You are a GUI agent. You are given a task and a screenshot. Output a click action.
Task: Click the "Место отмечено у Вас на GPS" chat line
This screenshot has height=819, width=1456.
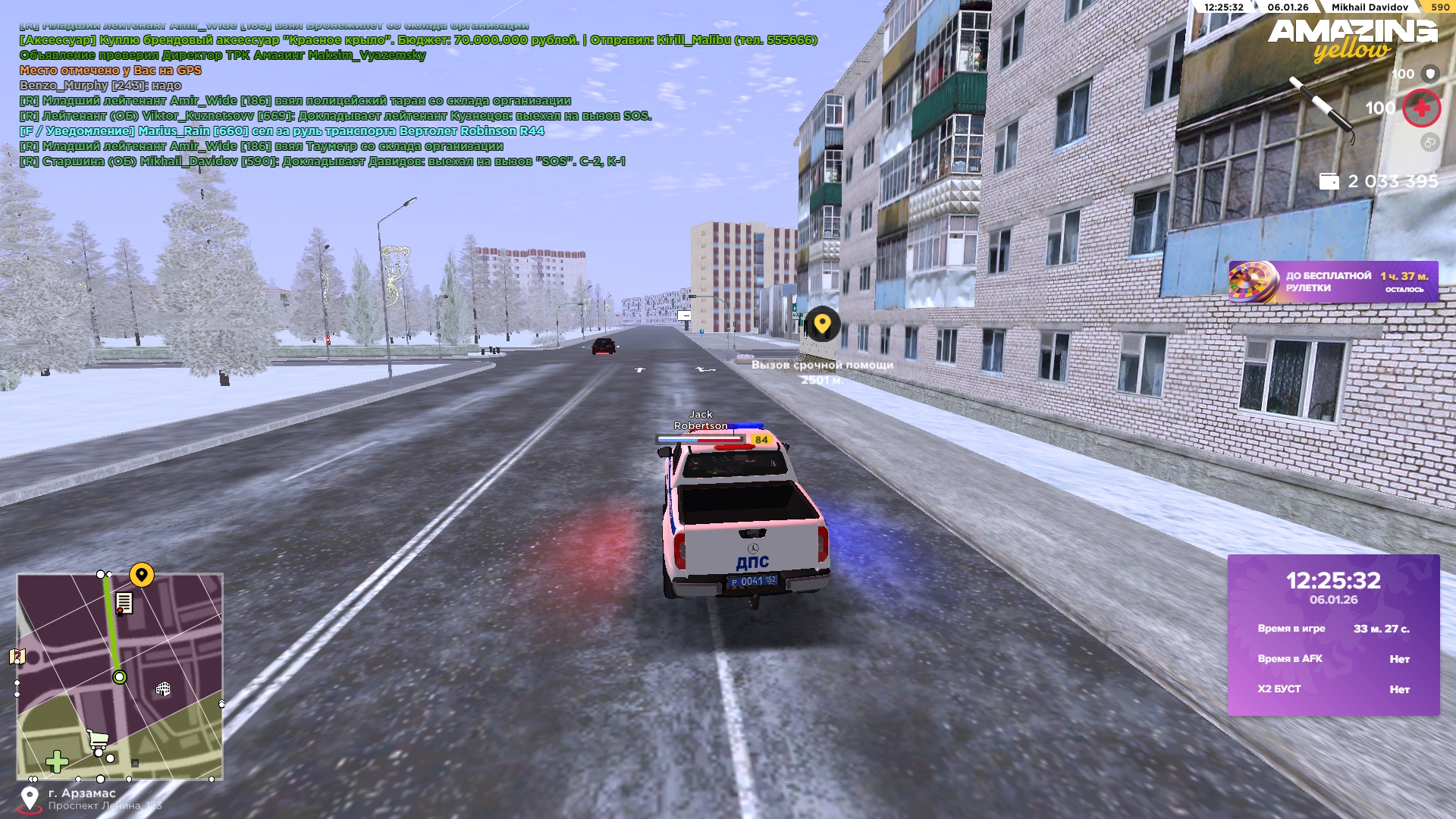click(x=111, y=71)
